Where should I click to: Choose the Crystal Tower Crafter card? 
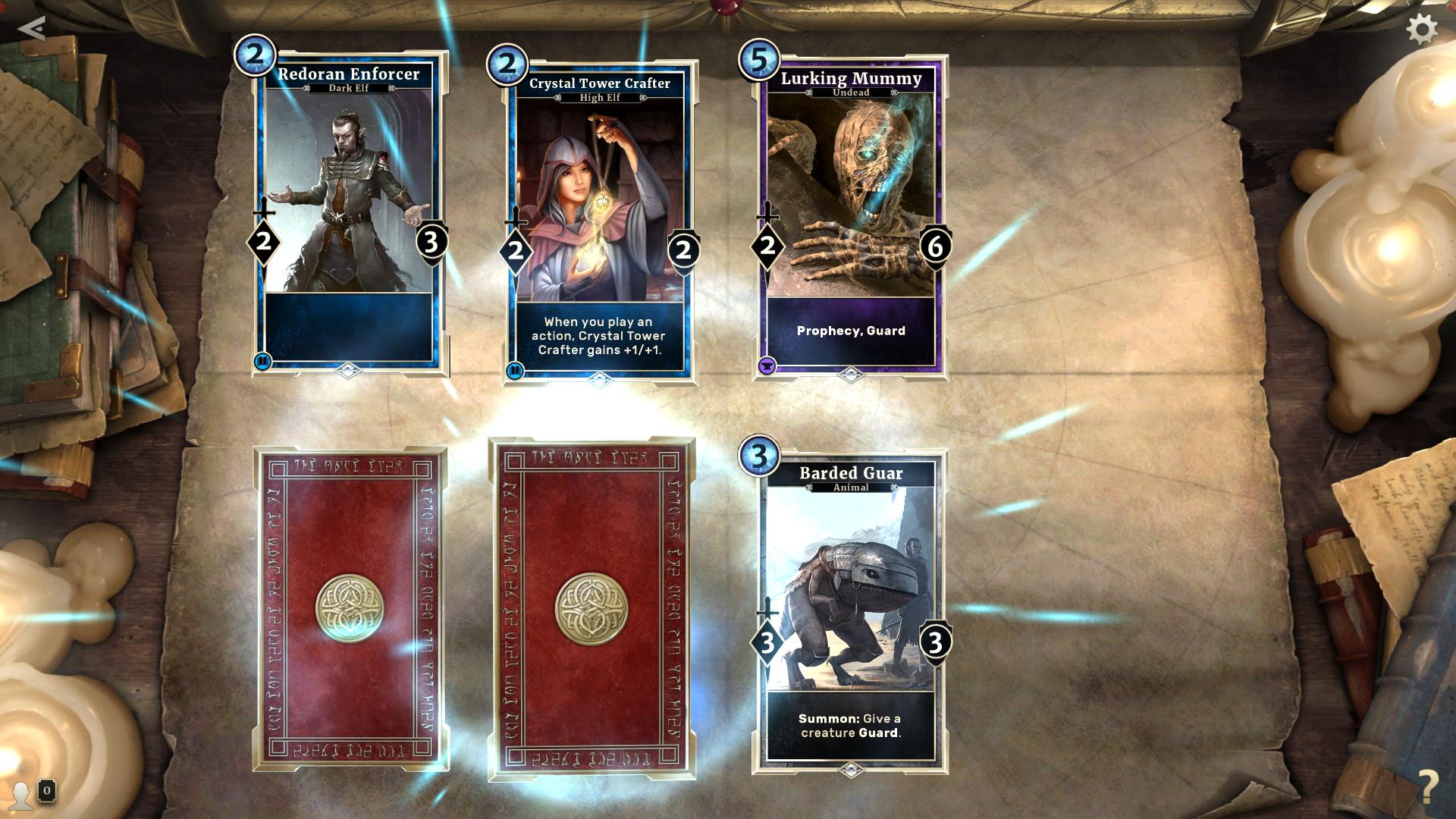pos(599,220)
